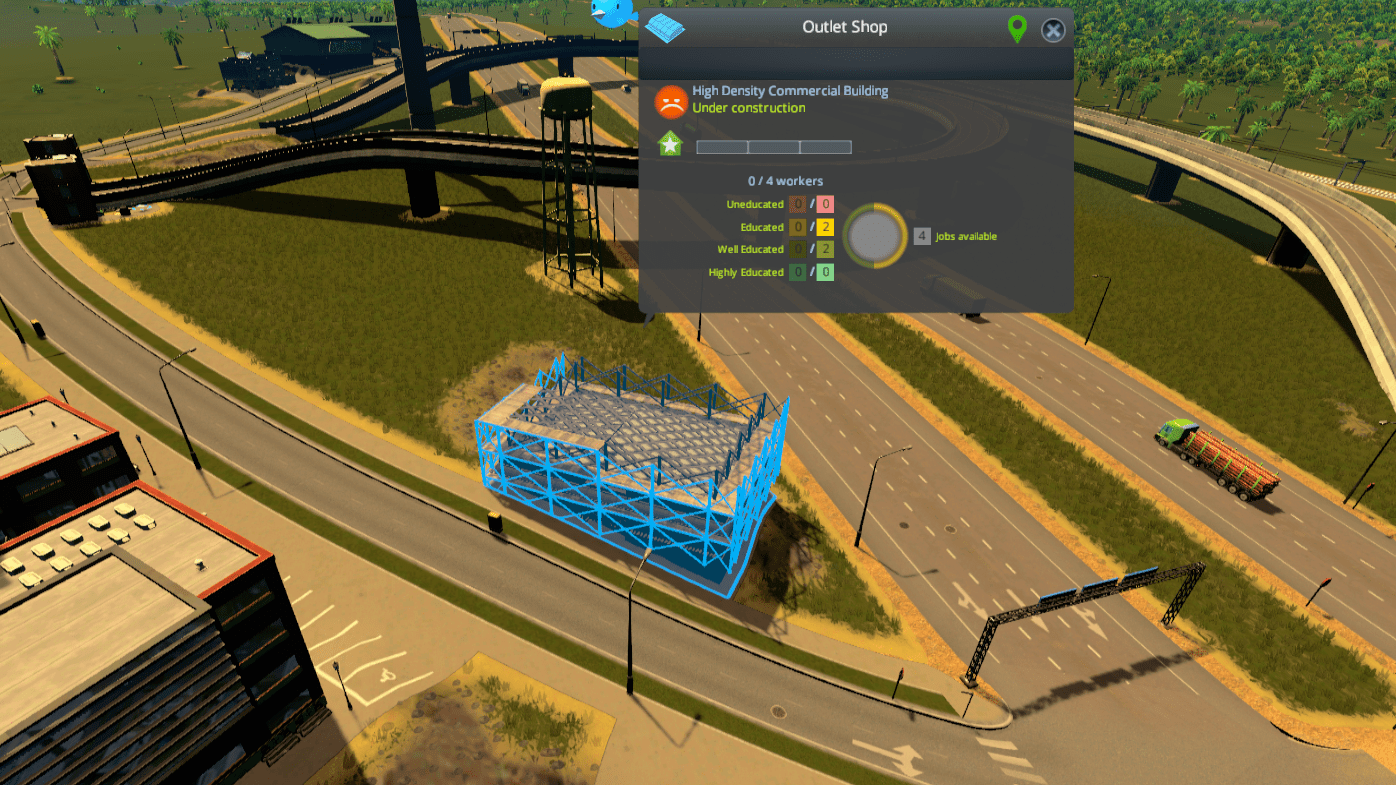Click the "Outlet Shop" title bar
Viewport: 1396px width, 785px height.
coord(844,27)
